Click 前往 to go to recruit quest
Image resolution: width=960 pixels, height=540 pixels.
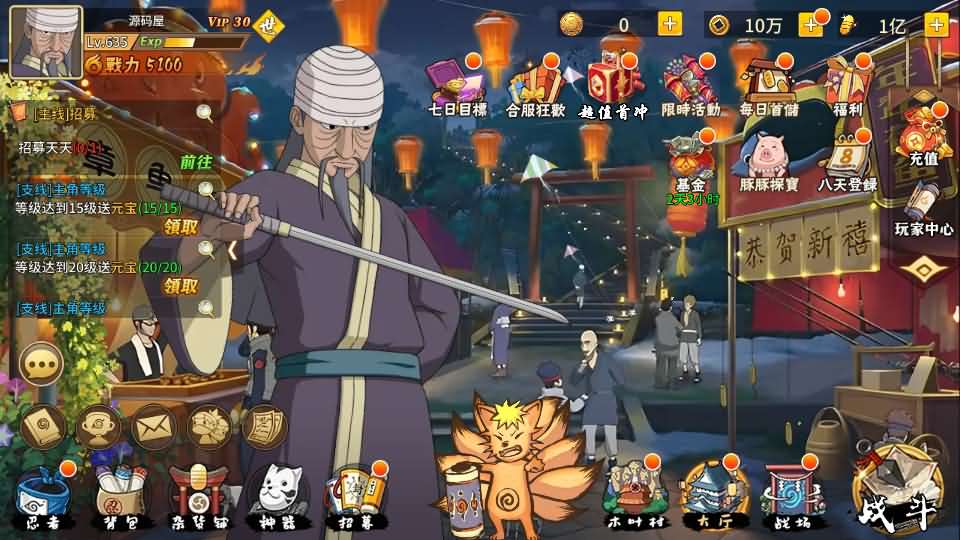(196, 162)
